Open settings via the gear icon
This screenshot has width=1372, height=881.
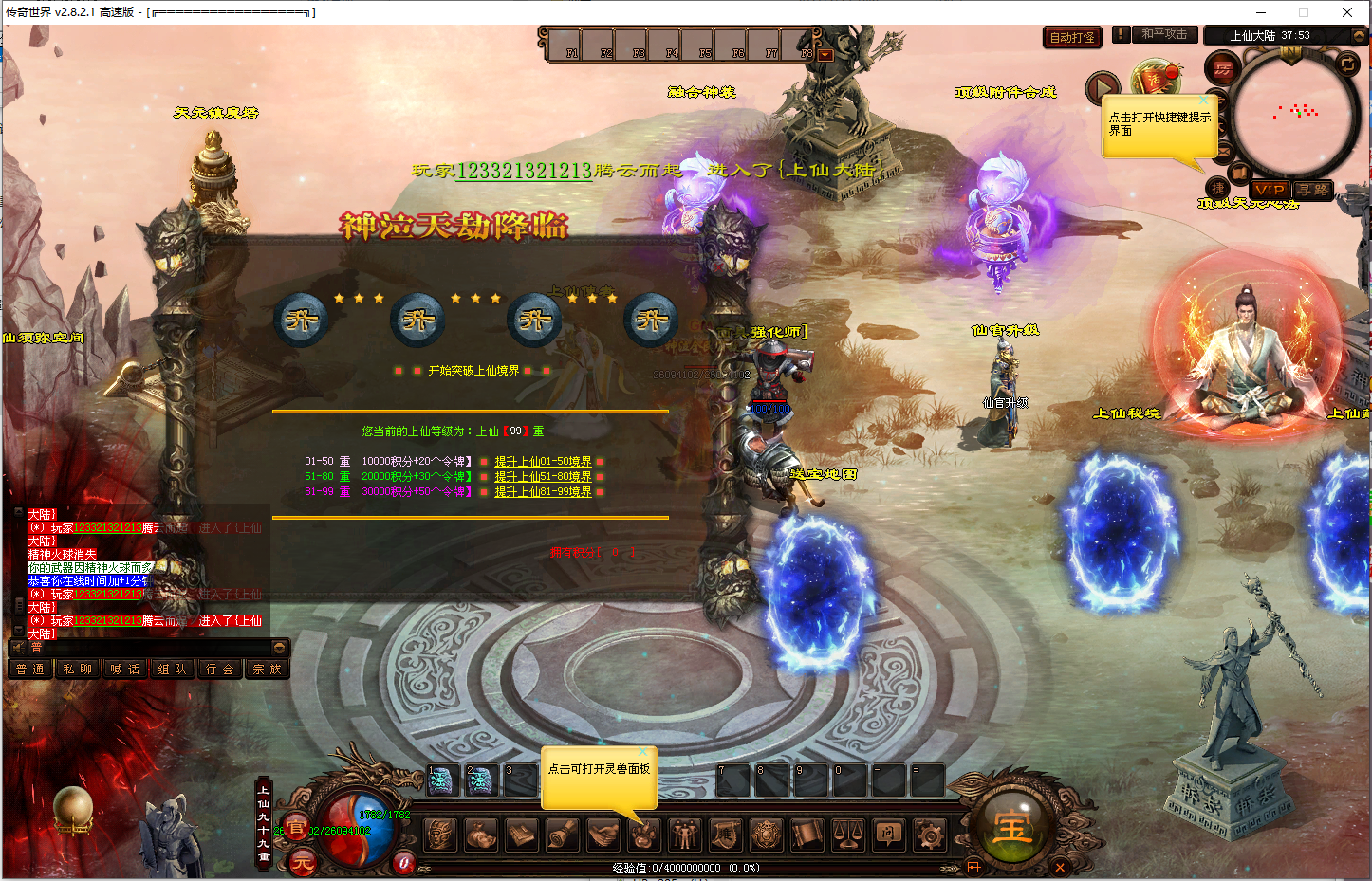(929, 835)
